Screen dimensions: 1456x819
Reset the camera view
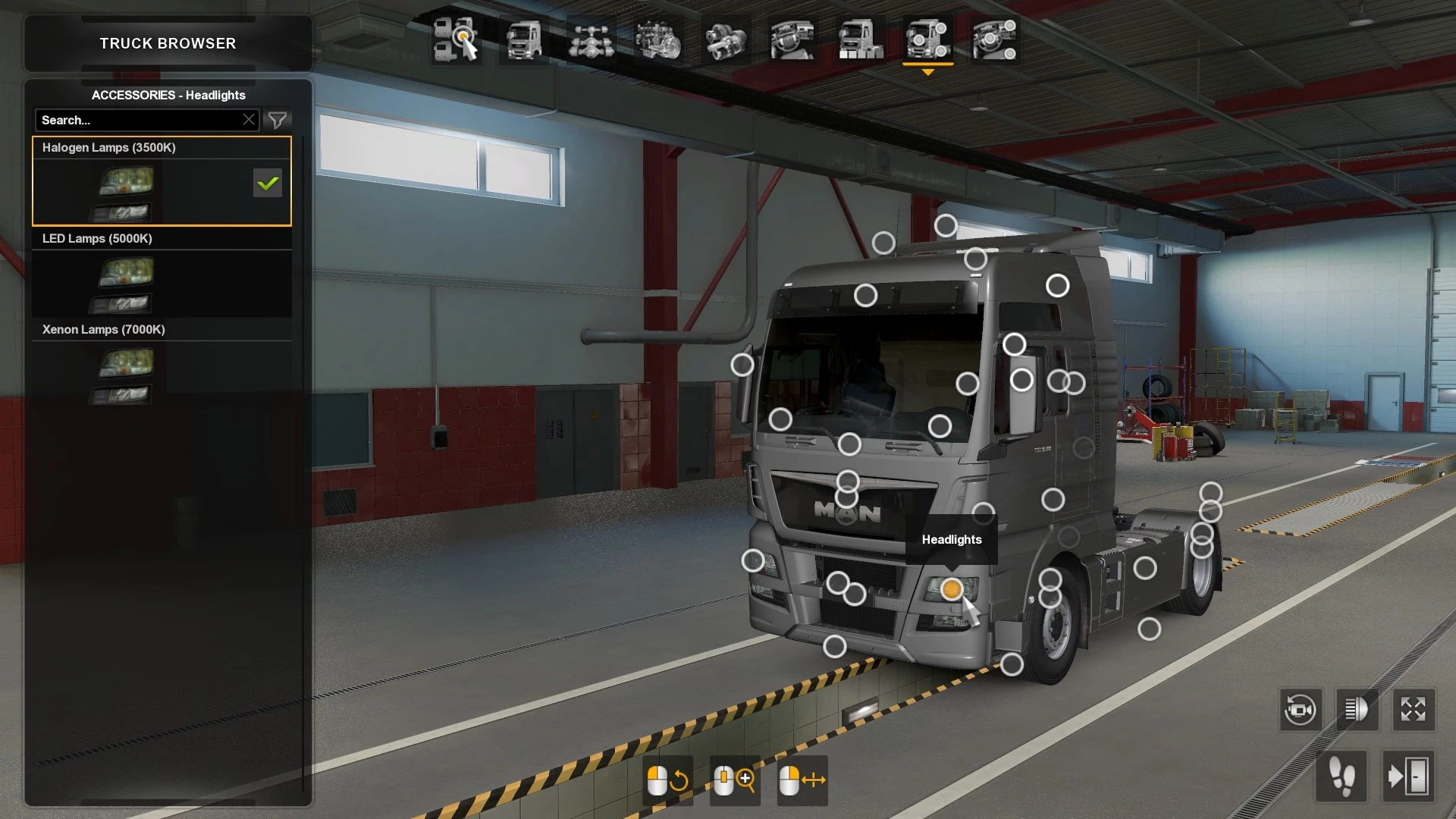1300,710
